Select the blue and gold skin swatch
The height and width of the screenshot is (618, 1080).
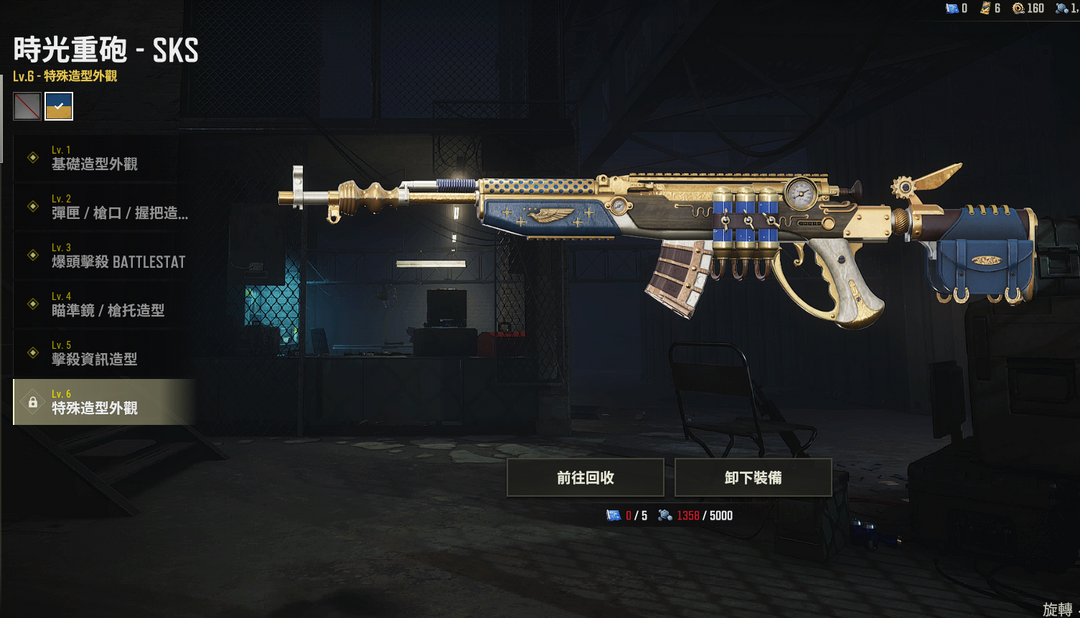tap(59, 106)
